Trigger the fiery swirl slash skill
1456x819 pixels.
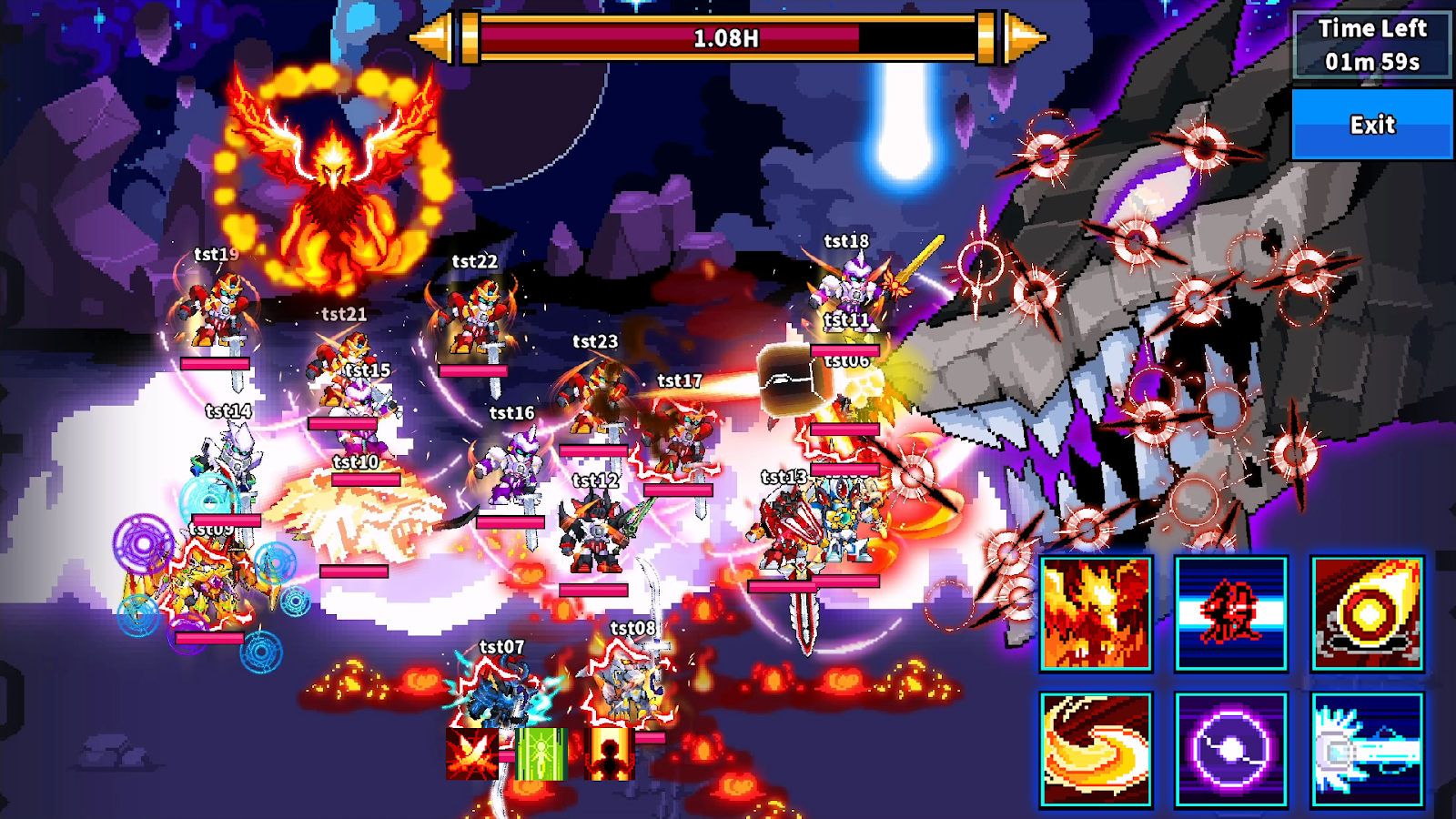(x=1096, y=750)
